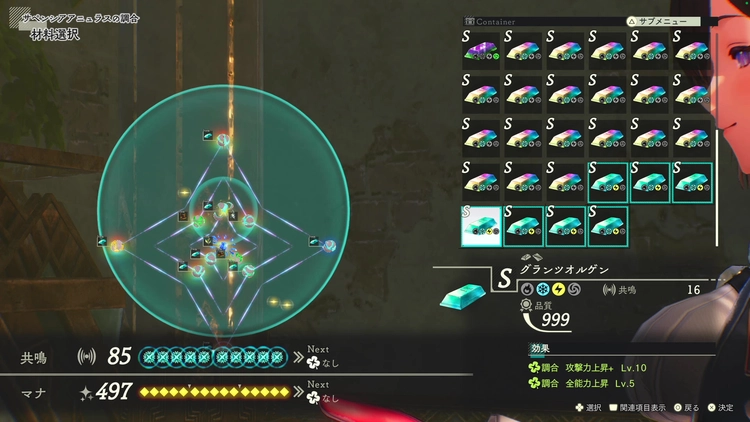This screenshot has width=750, height=422.
Task: Choose the white-highlighted Grand Orgen slot
Action: pos(482,225)
